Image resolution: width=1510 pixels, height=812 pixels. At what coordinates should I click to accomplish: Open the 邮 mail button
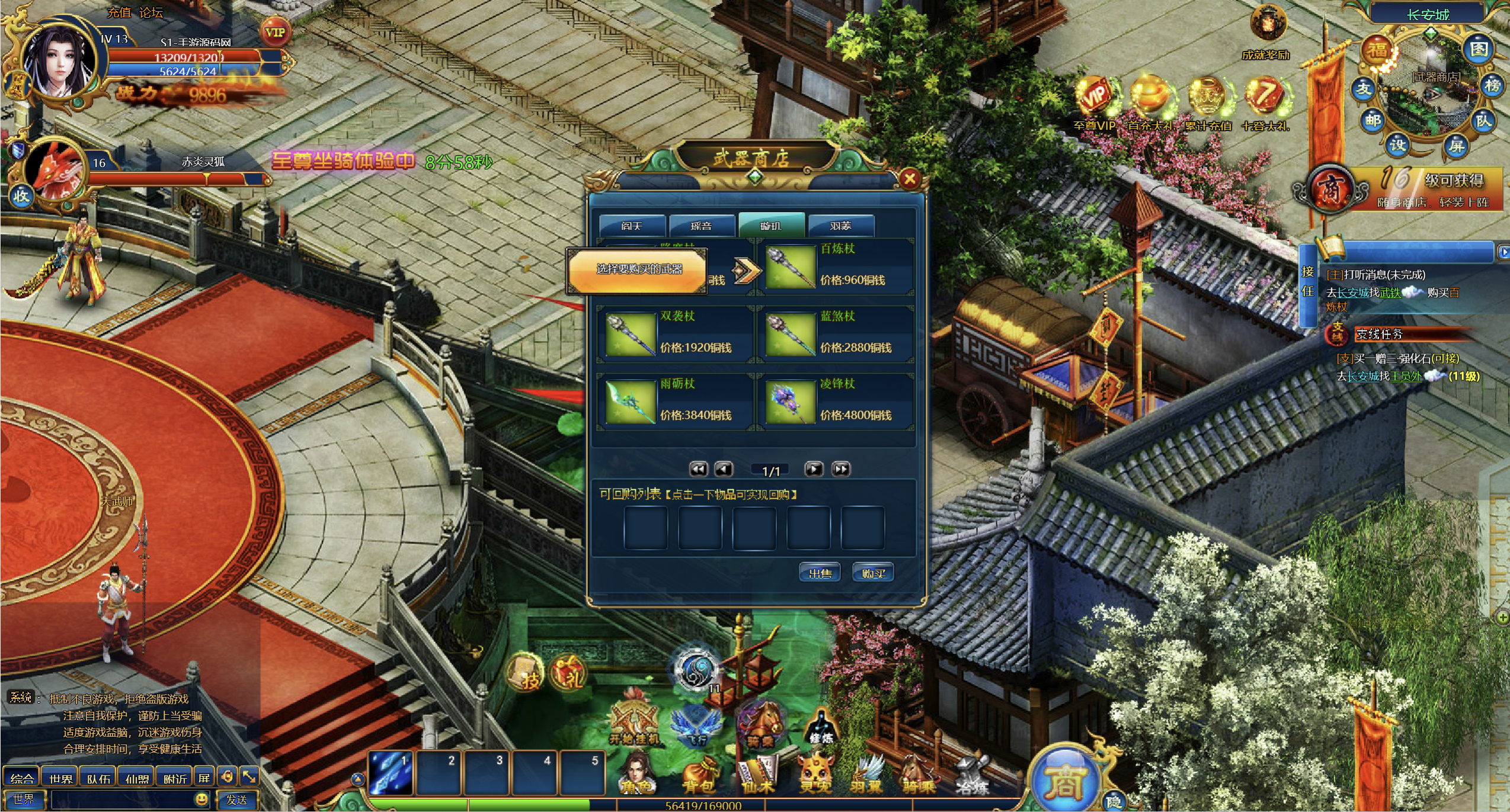coord(1373,120)
